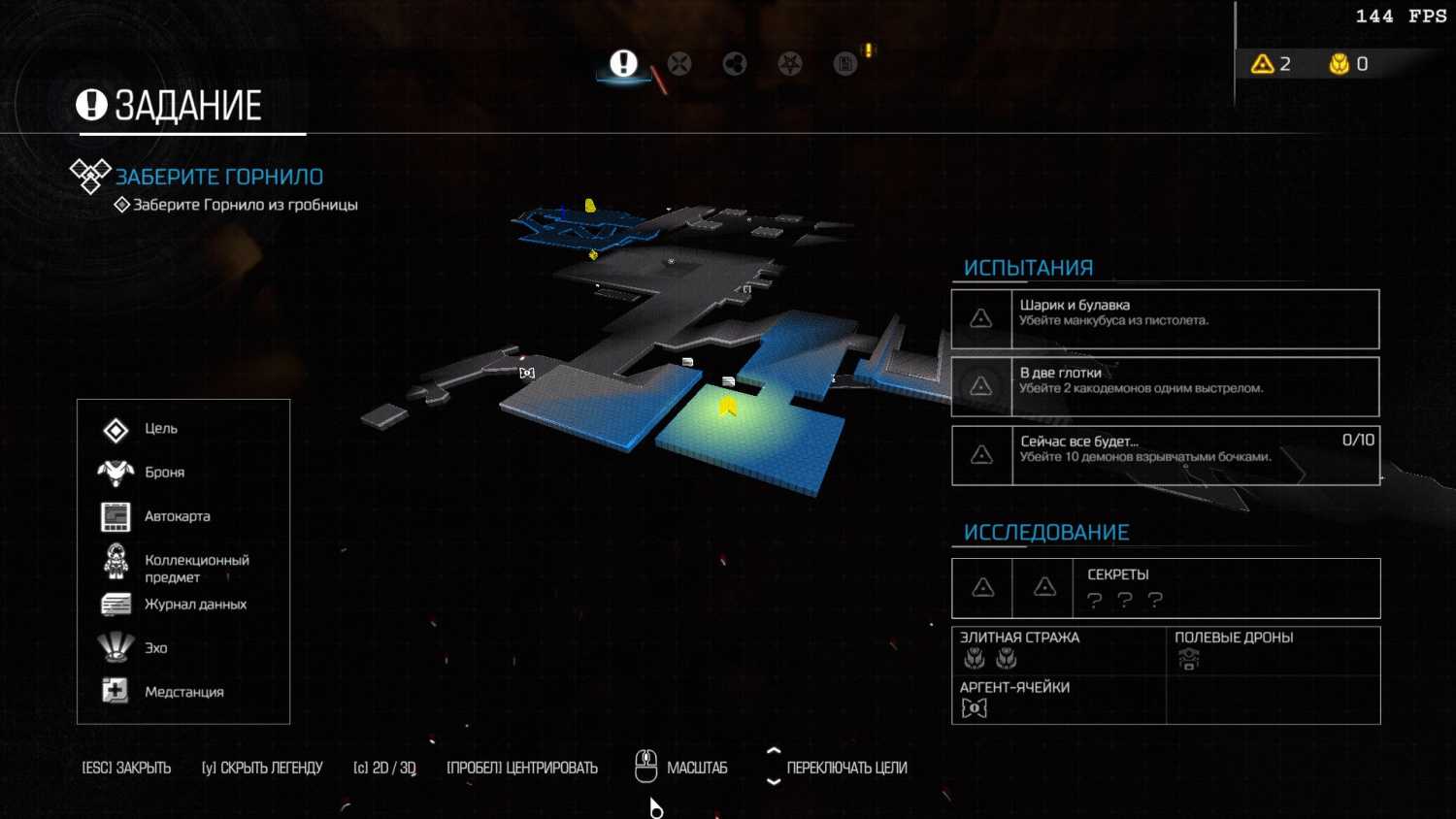
Task: Click the "Аргент-ячейки" collectible icon
Action: 974,708
